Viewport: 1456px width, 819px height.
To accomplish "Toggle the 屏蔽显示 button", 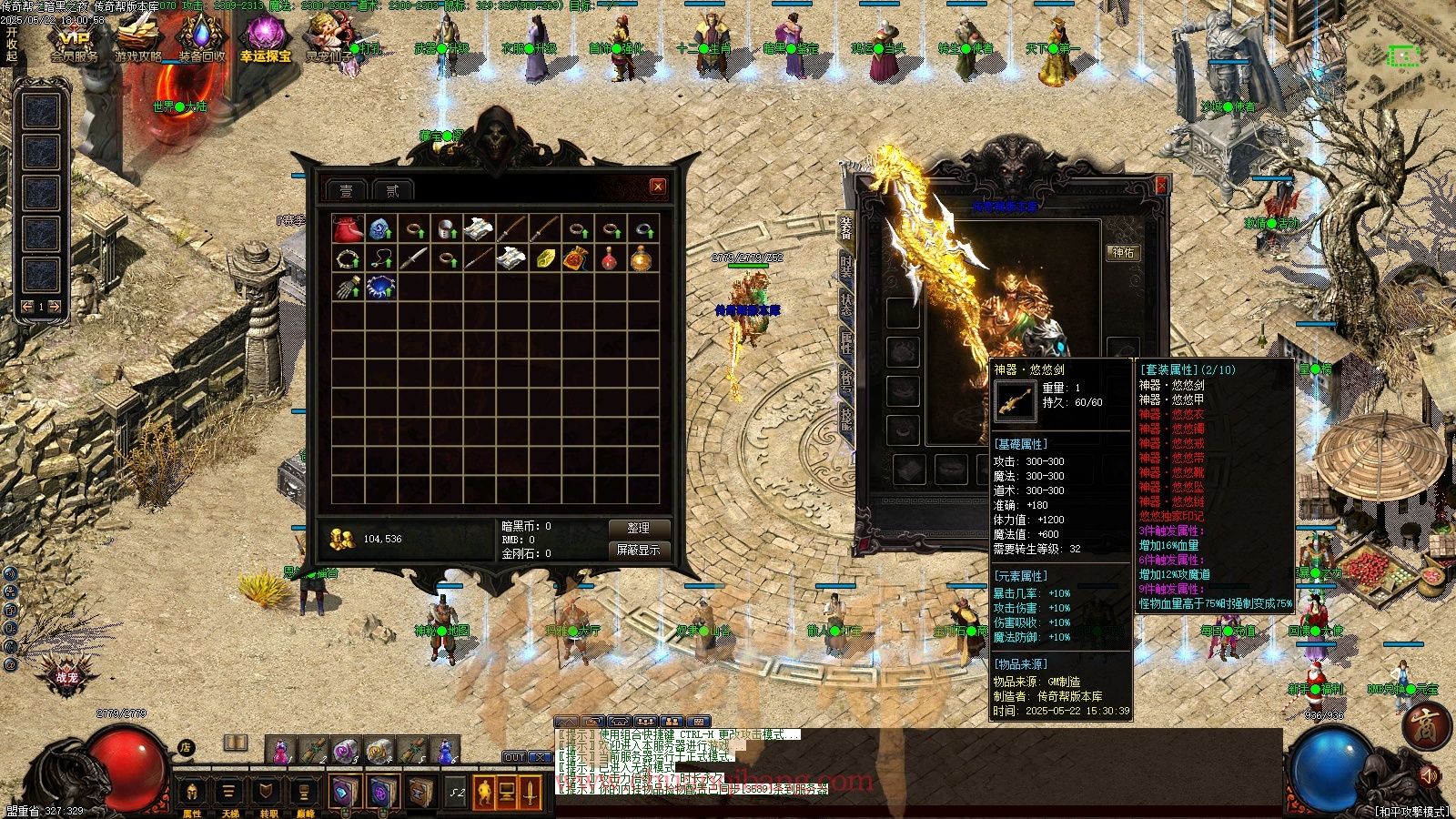I will tap(638, 550).
